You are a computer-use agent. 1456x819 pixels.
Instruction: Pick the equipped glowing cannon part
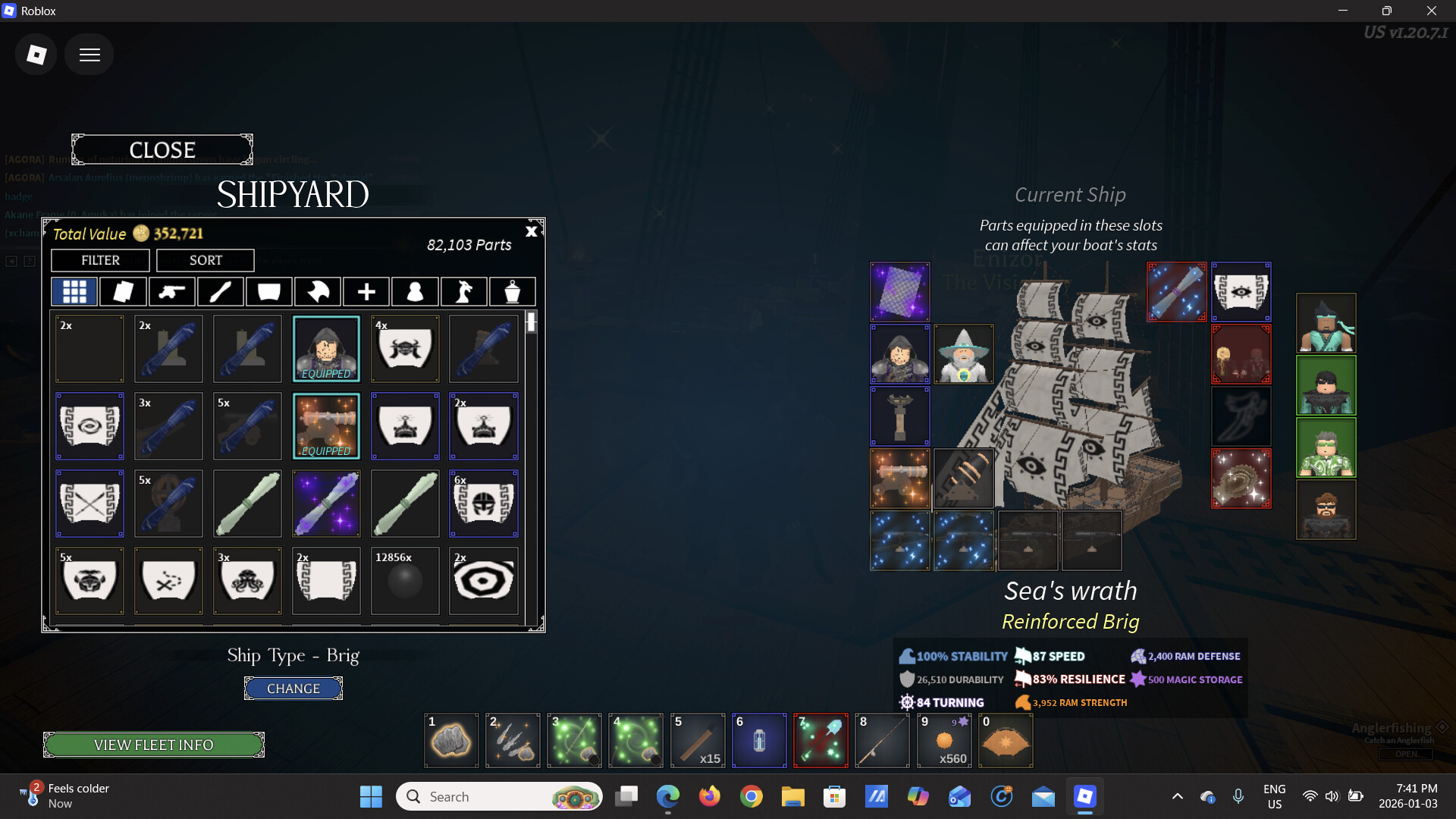coord(326,426)
